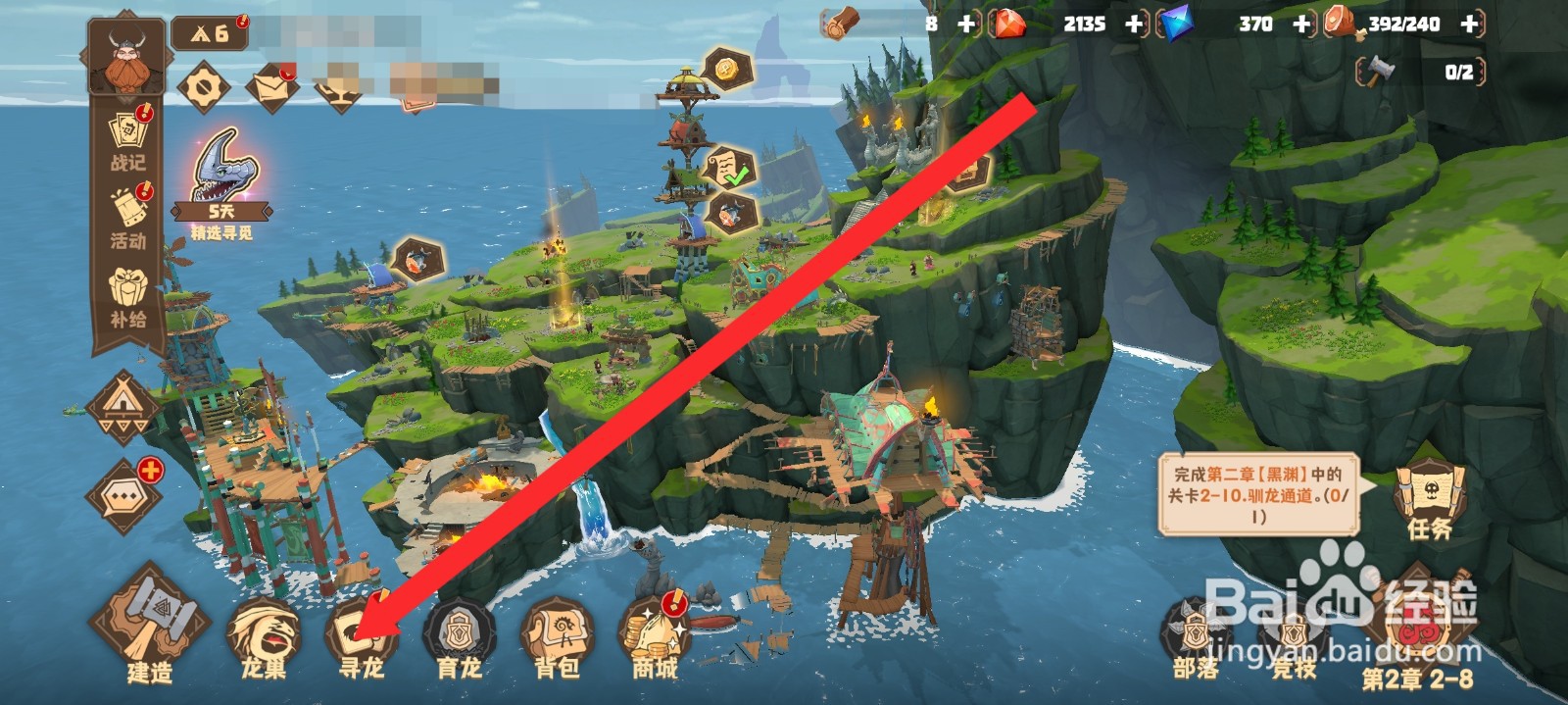
Task: Open the 建造 build menu
Action: 150,625
